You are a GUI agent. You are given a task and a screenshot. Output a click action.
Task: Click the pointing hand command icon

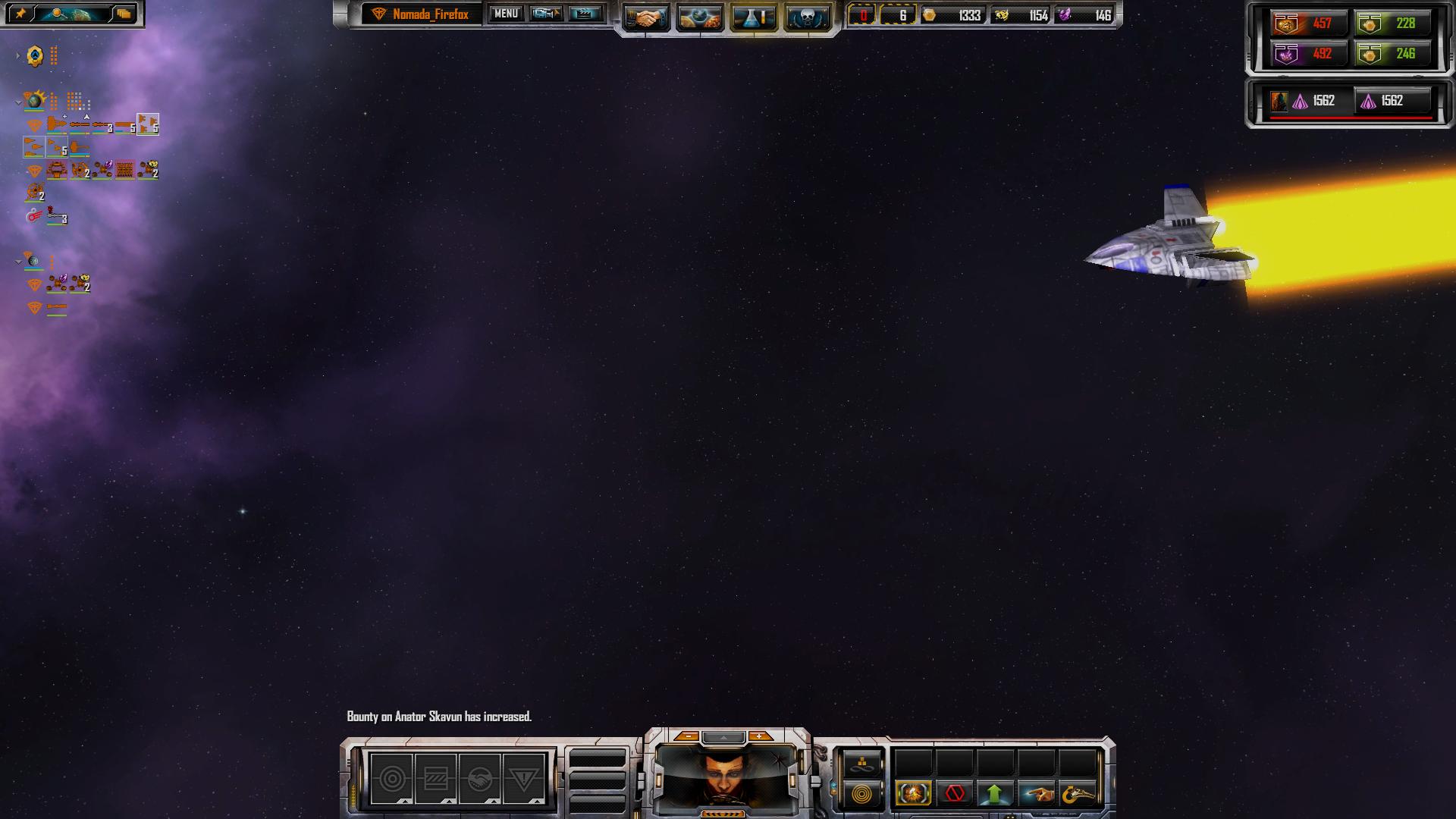coord(1036,794)
